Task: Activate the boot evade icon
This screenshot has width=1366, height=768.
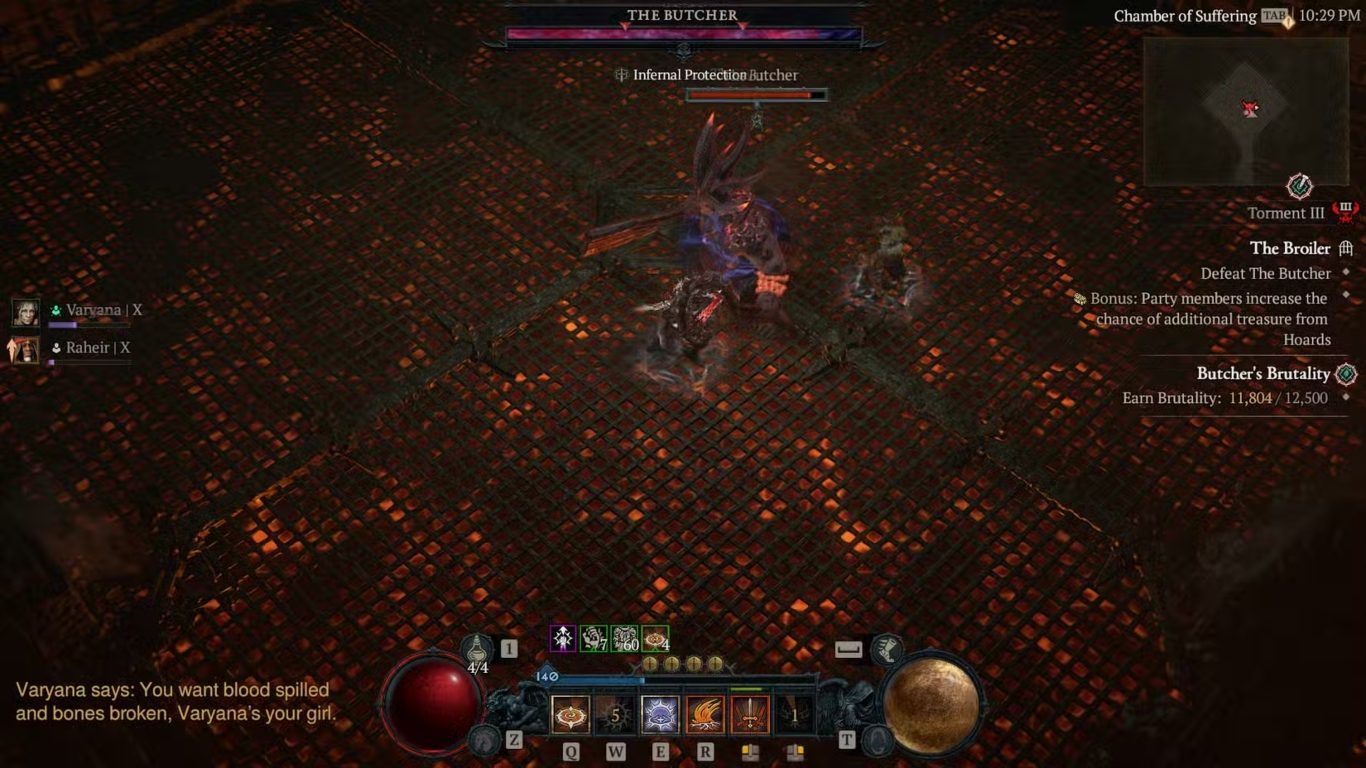Action: 886,649
